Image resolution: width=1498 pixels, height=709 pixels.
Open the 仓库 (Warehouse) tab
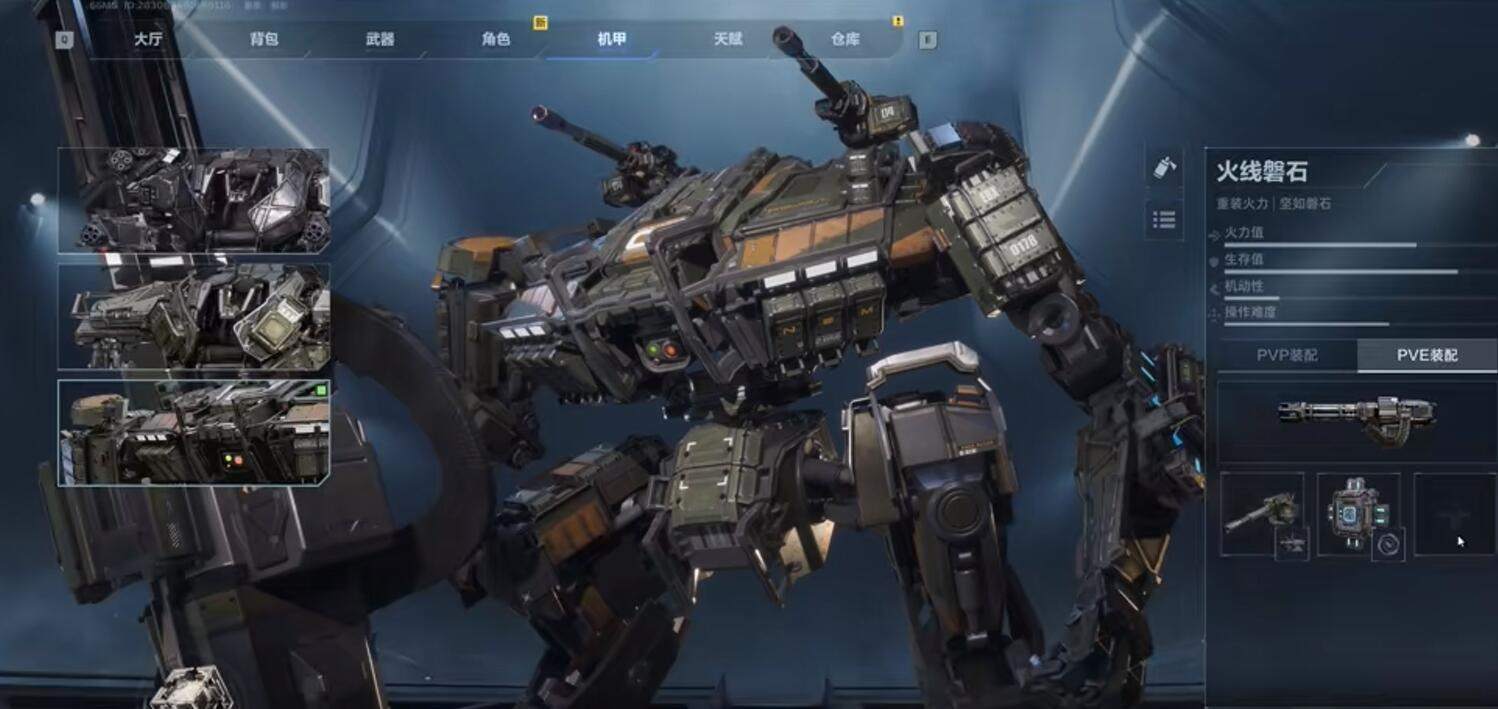(845, 40)
